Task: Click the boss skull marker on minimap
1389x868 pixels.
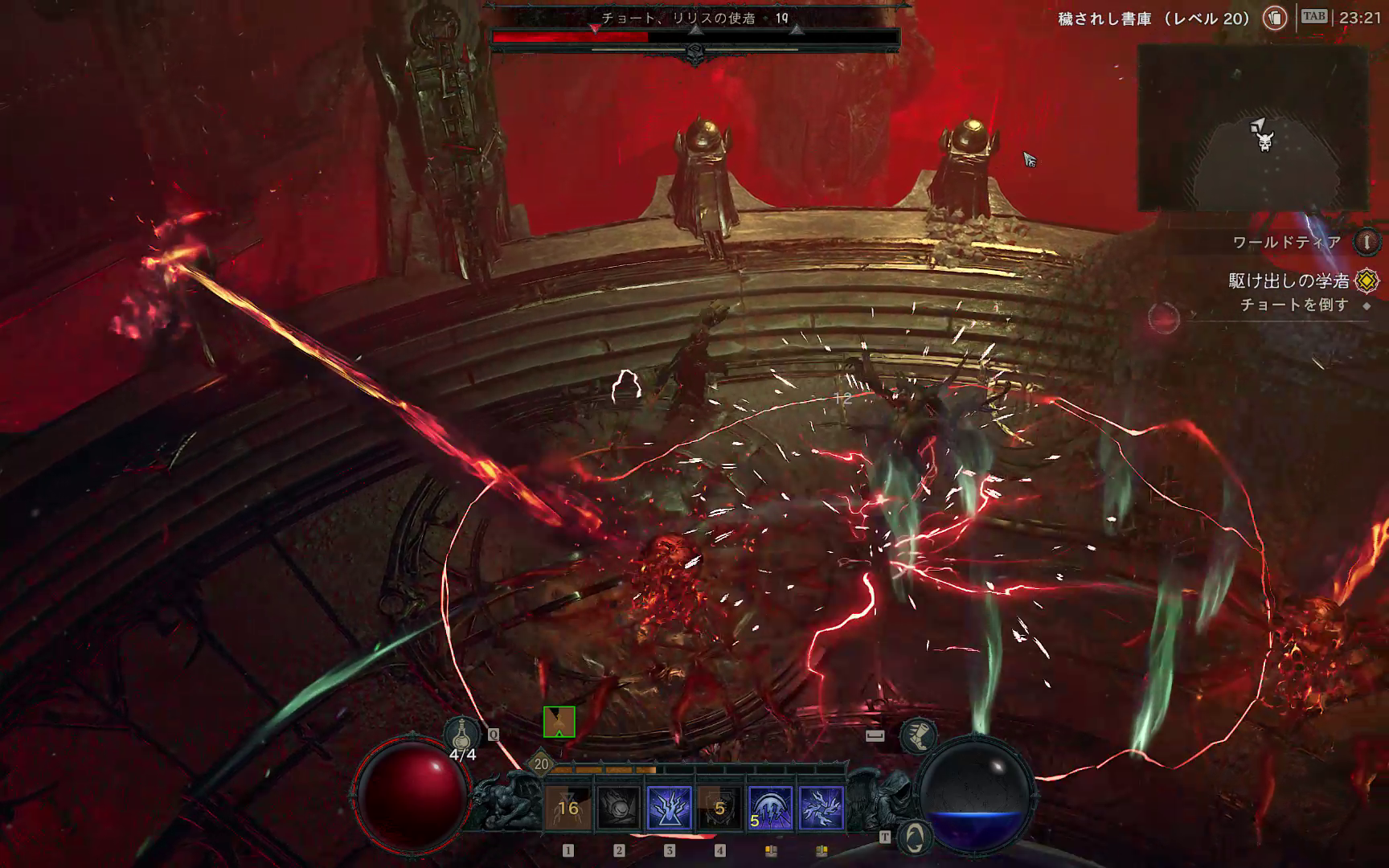Action: [x=1265, y=143]
